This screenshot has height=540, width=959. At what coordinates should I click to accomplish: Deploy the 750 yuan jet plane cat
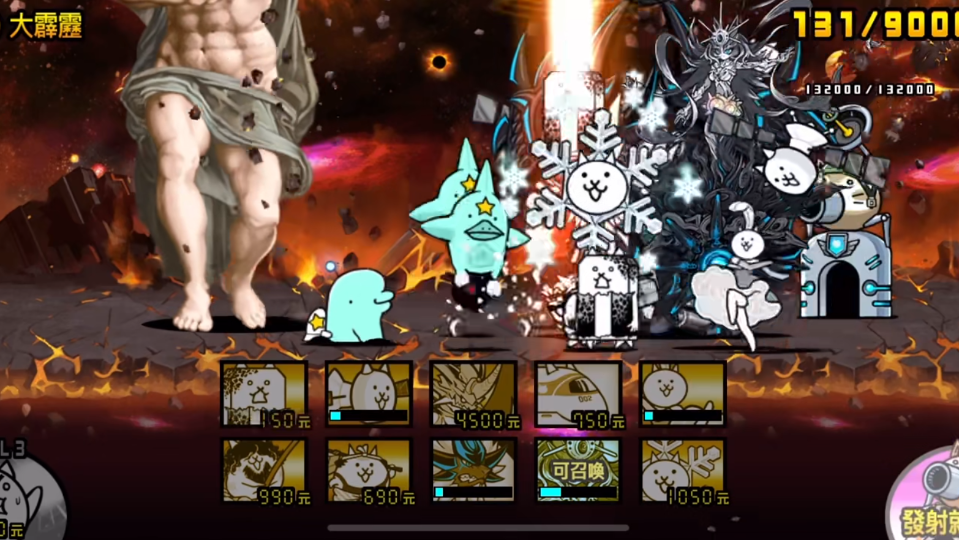[578, 394]
